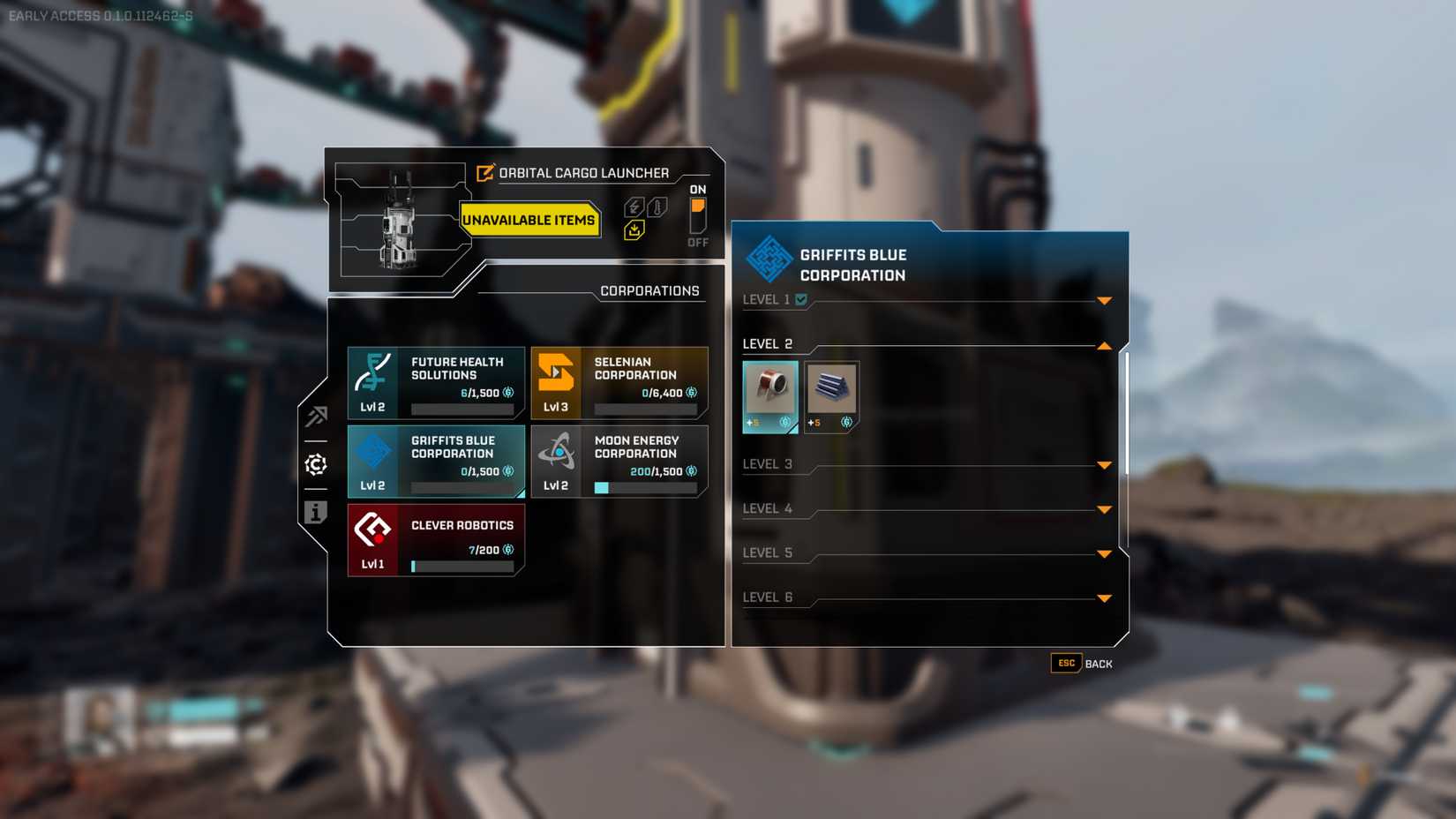This screenshot has height=819, width=1456.
Task: Click the temperature thermometer icon
Action: pos(657,207)
